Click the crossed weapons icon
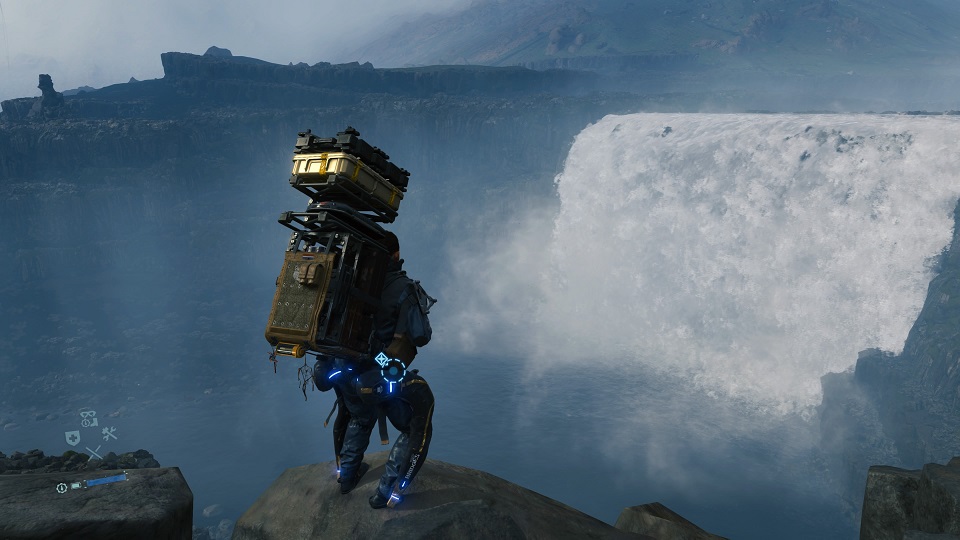 coord(93,453)
